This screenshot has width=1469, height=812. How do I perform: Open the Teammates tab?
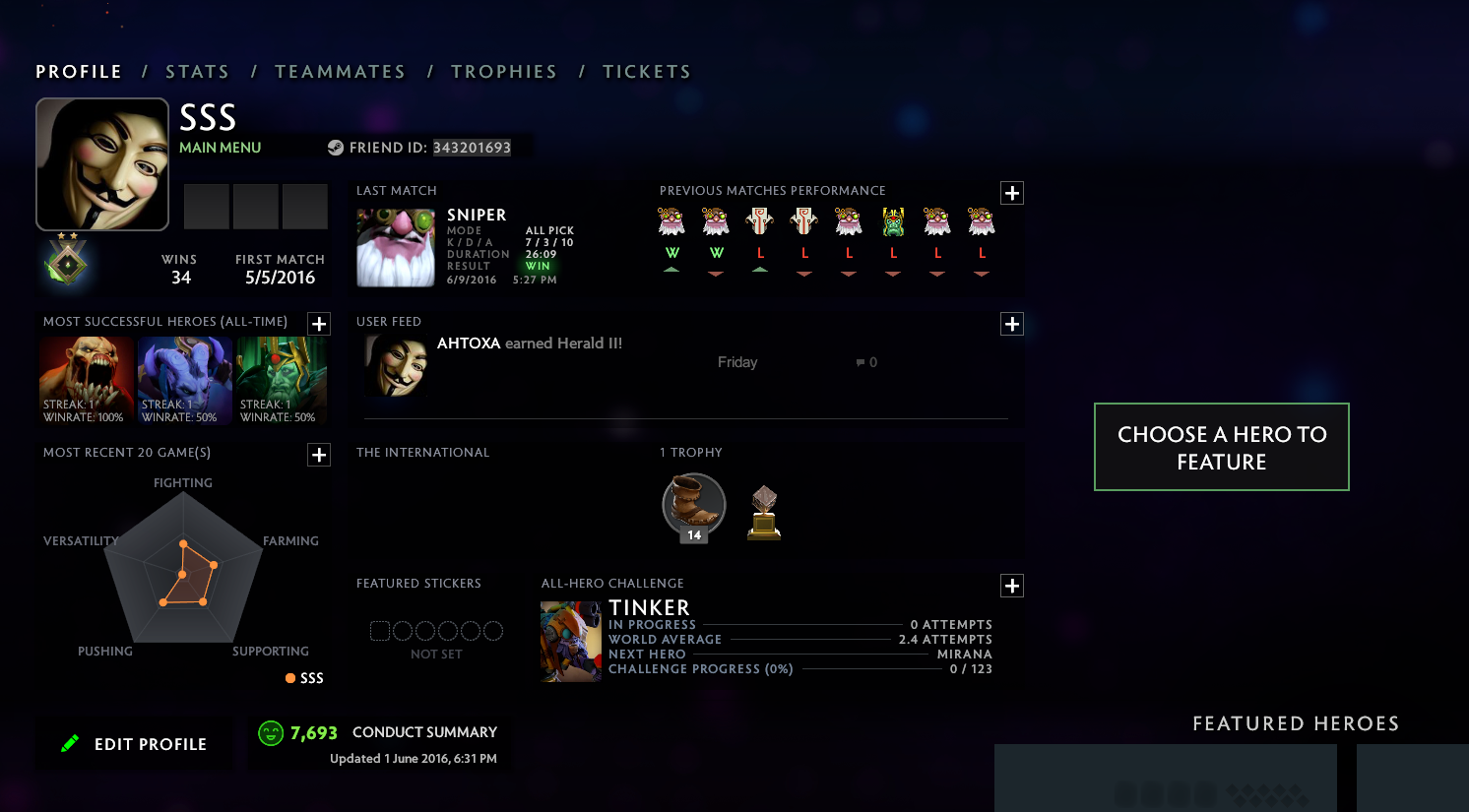tap(341, 71)
